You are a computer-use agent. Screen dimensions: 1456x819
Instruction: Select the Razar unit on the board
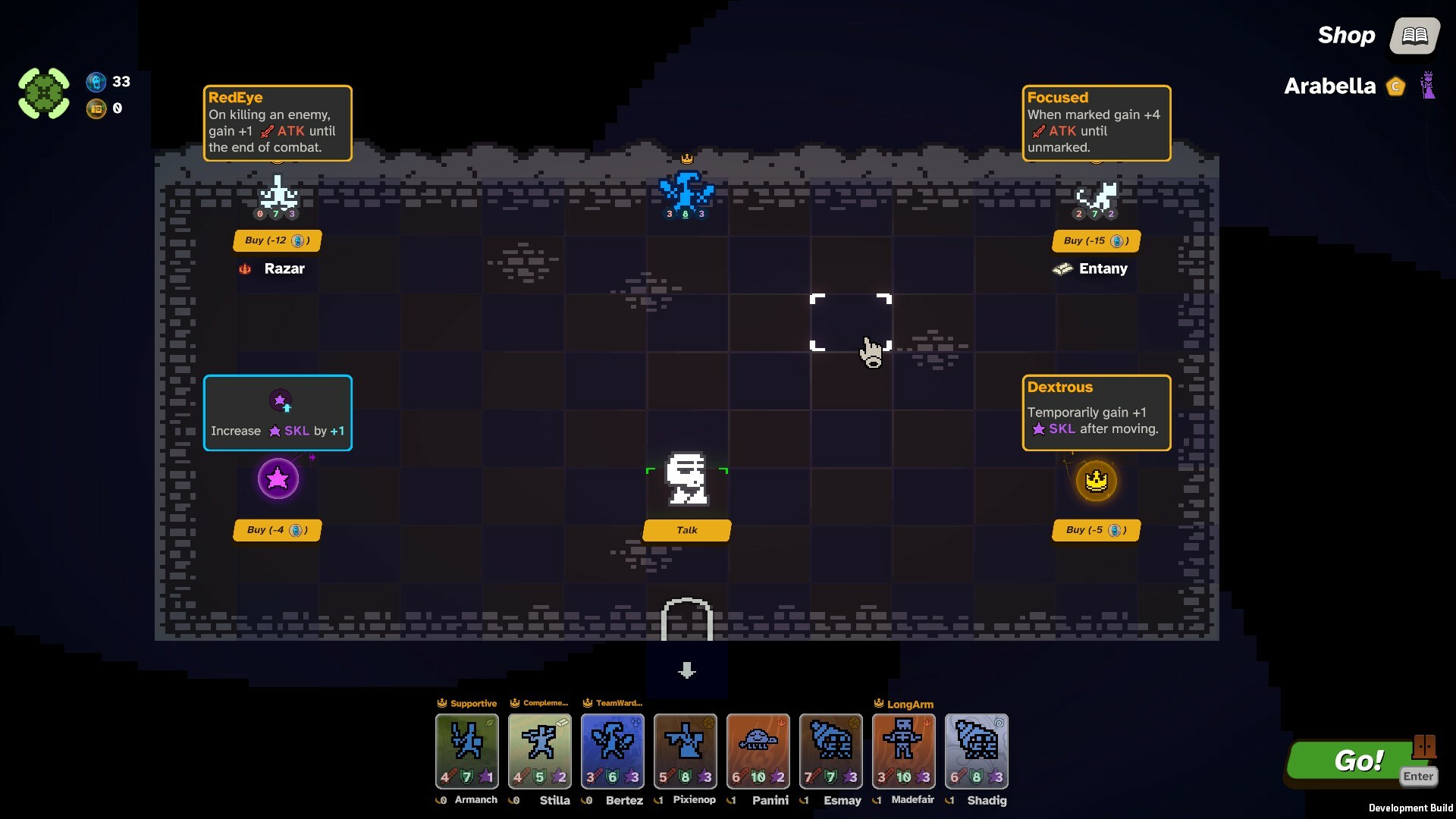coord(278,196)
